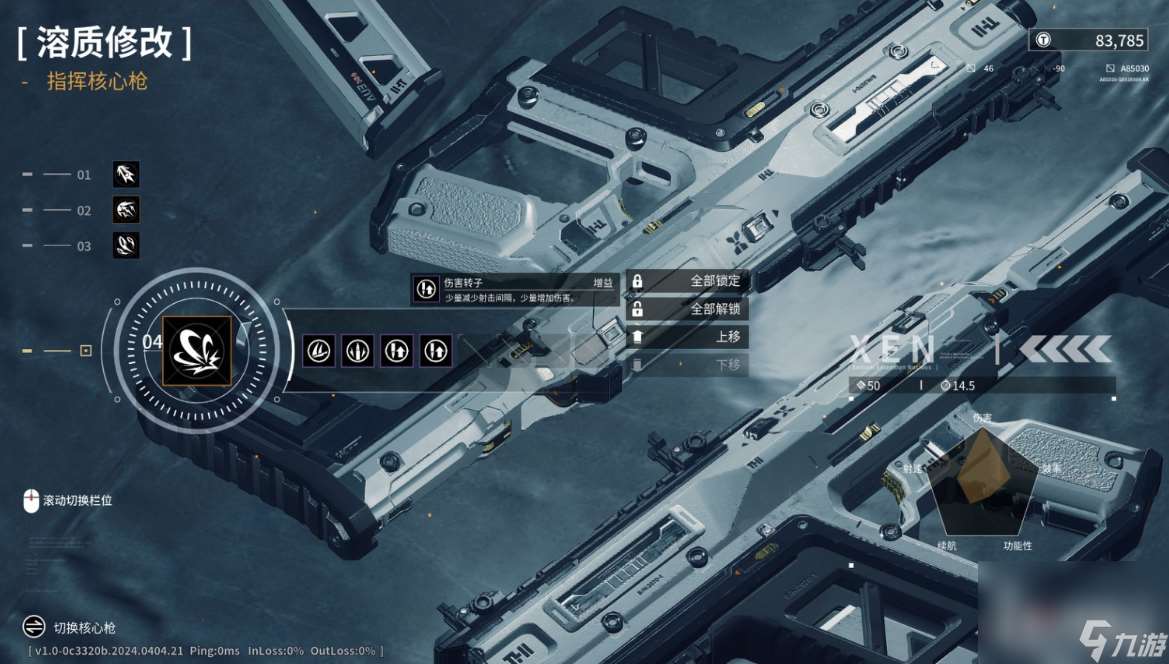This screenshot has width=1169, height=664.
Task: Unlock all rotors with 全部解锁
Action: pyautogui.click(x=687, y=309)
